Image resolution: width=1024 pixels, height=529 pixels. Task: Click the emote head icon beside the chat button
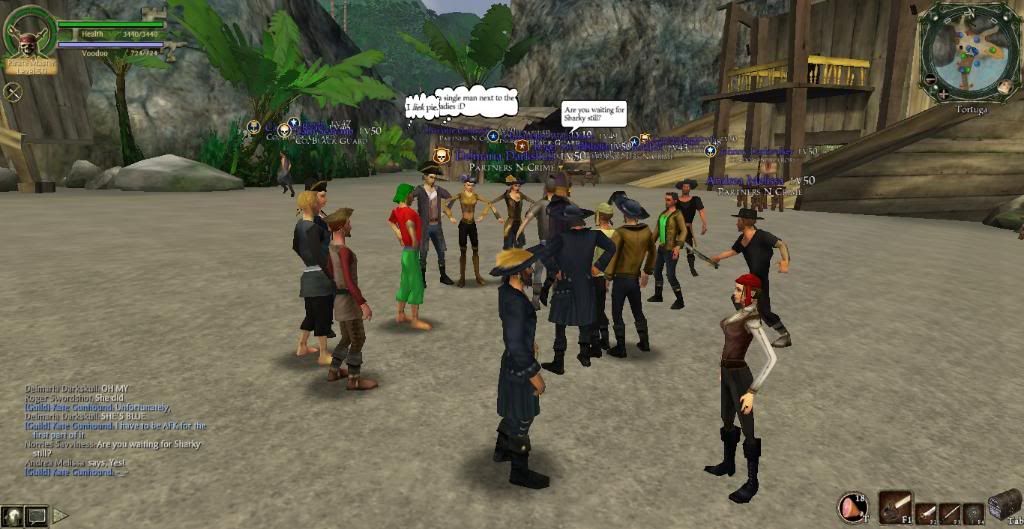(x=13, y=516)
